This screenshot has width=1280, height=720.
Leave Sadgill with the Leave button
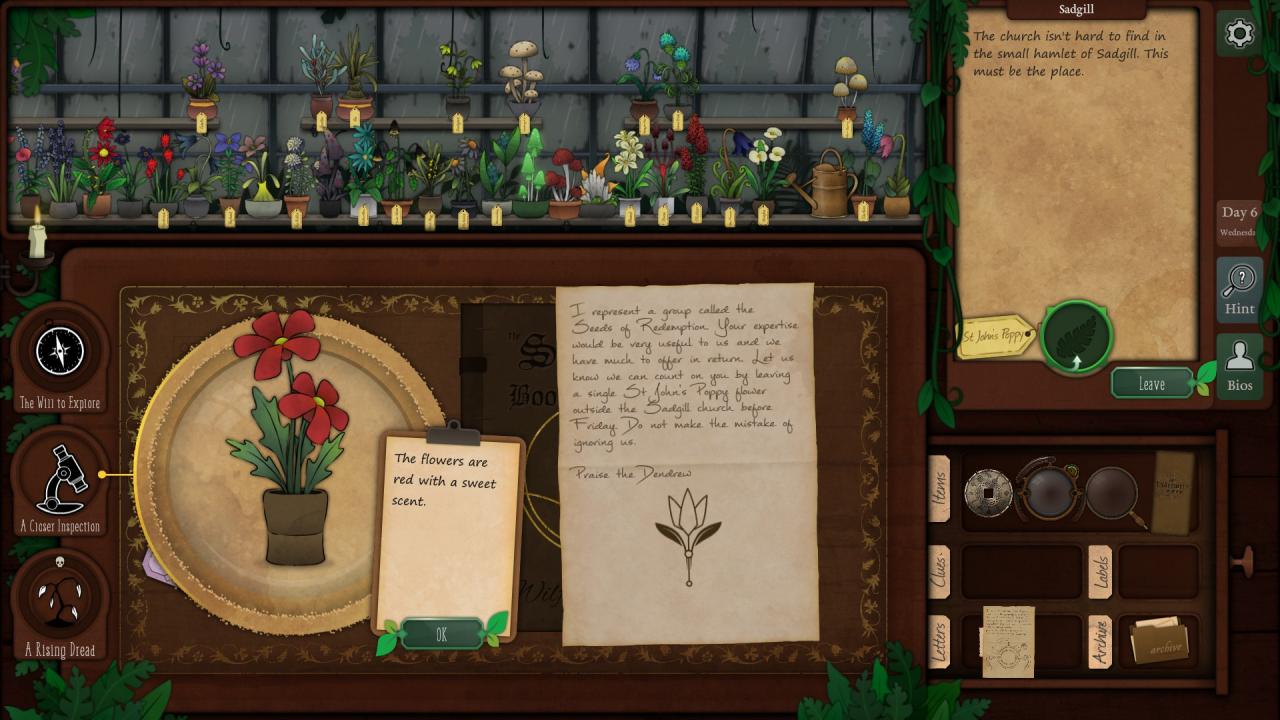1152,384
